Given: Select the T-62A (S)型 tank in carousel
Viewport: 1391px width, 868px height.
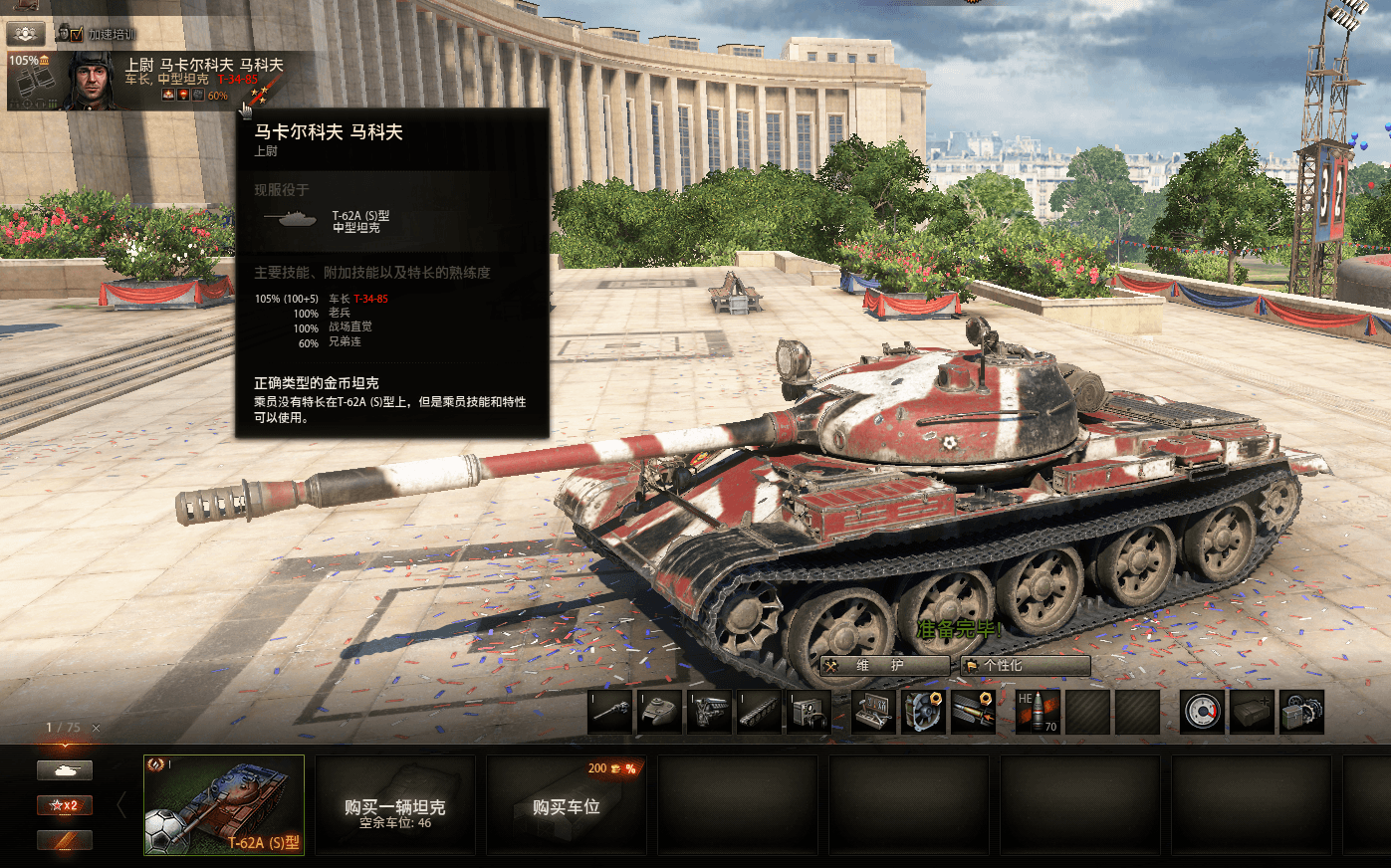Looking at the screenshot, I should coord(224,804).
